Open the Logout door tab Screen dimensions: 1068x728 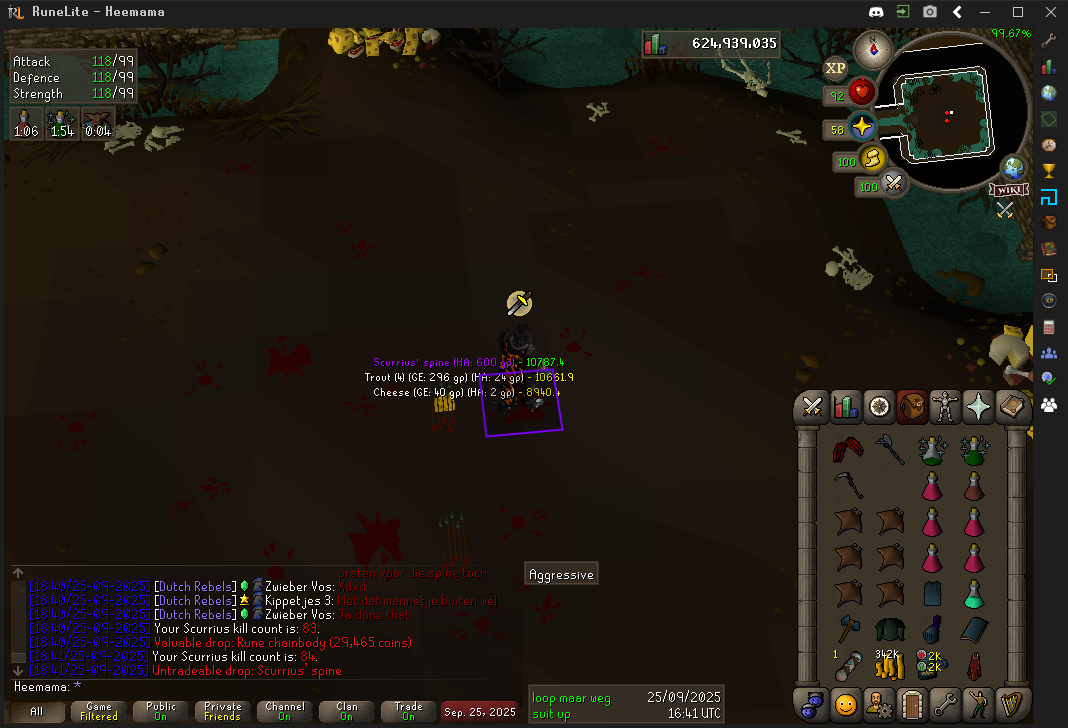click(x=911, y=703)
